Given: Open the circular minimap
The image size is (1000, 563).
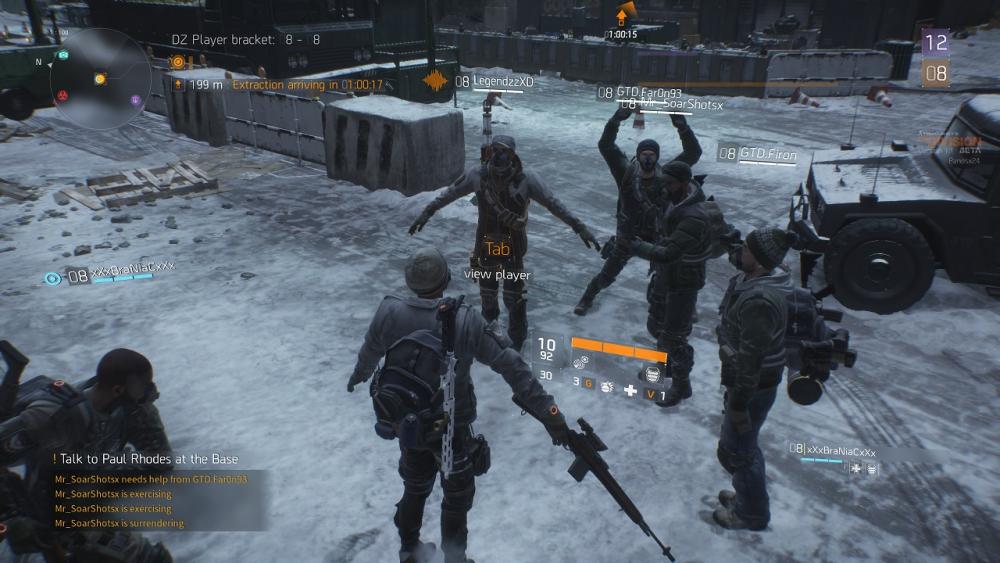Looking at the screenshot, I should [x=100, y=78].
